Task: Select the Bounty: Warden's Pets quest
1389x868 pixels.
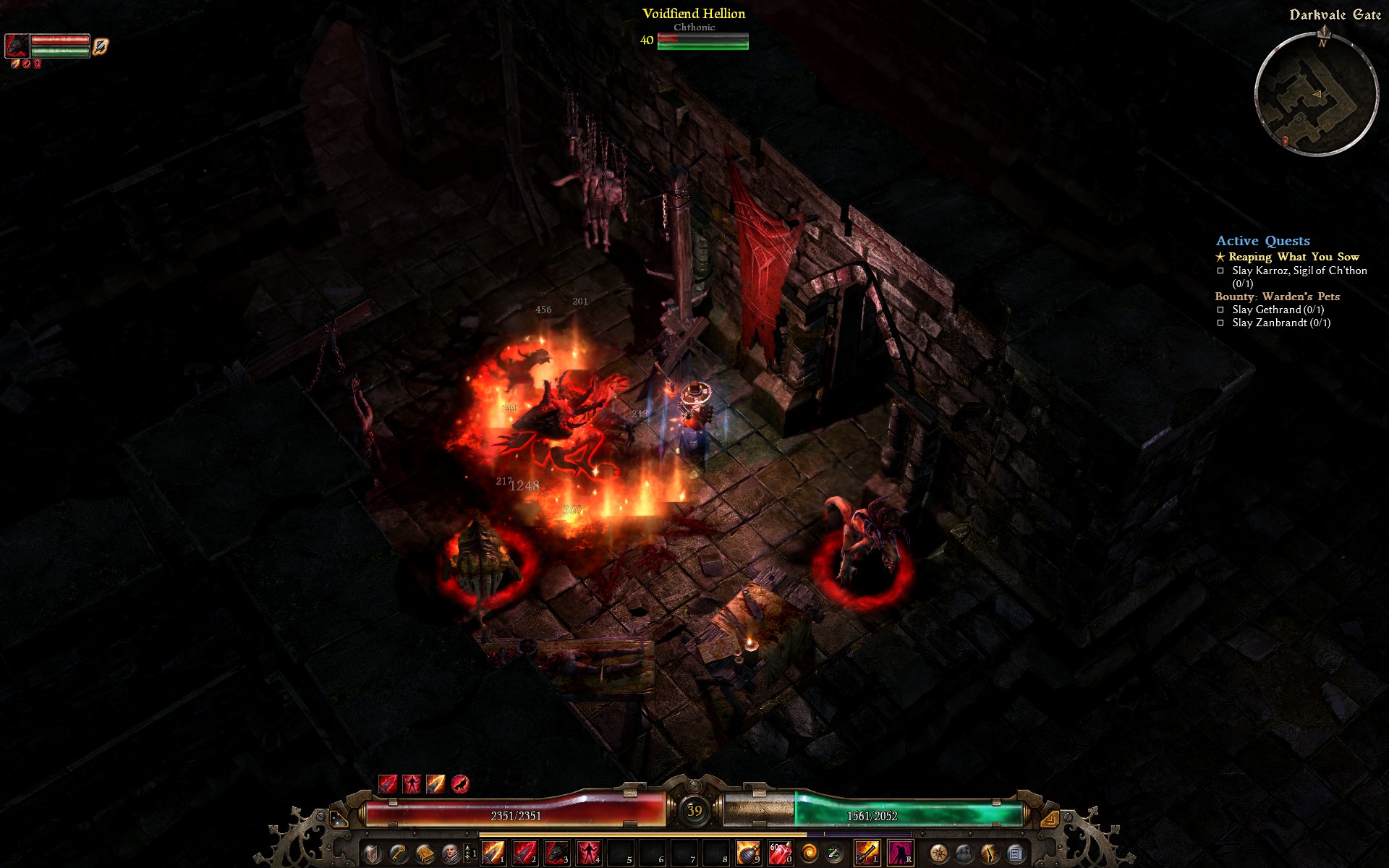Action: point(1277,297)
